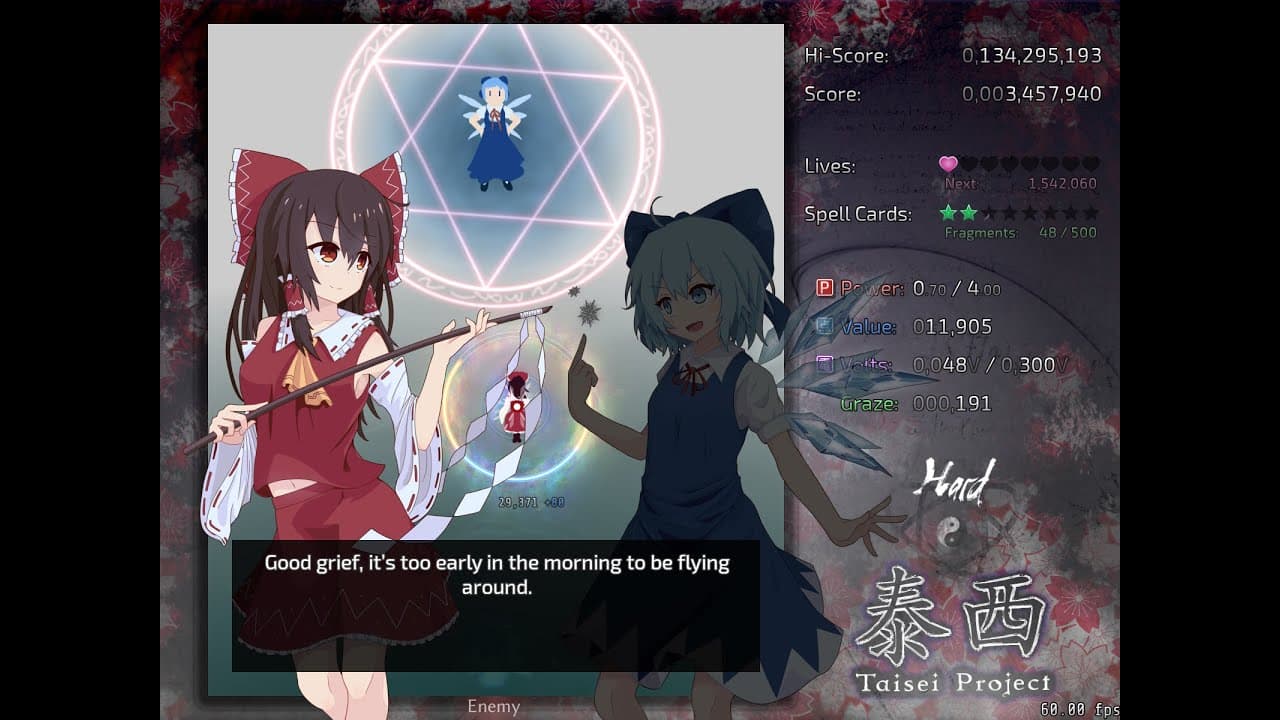Click the Enemy label at the bottom
The image size is (1280, 720).
click(492, 706)
